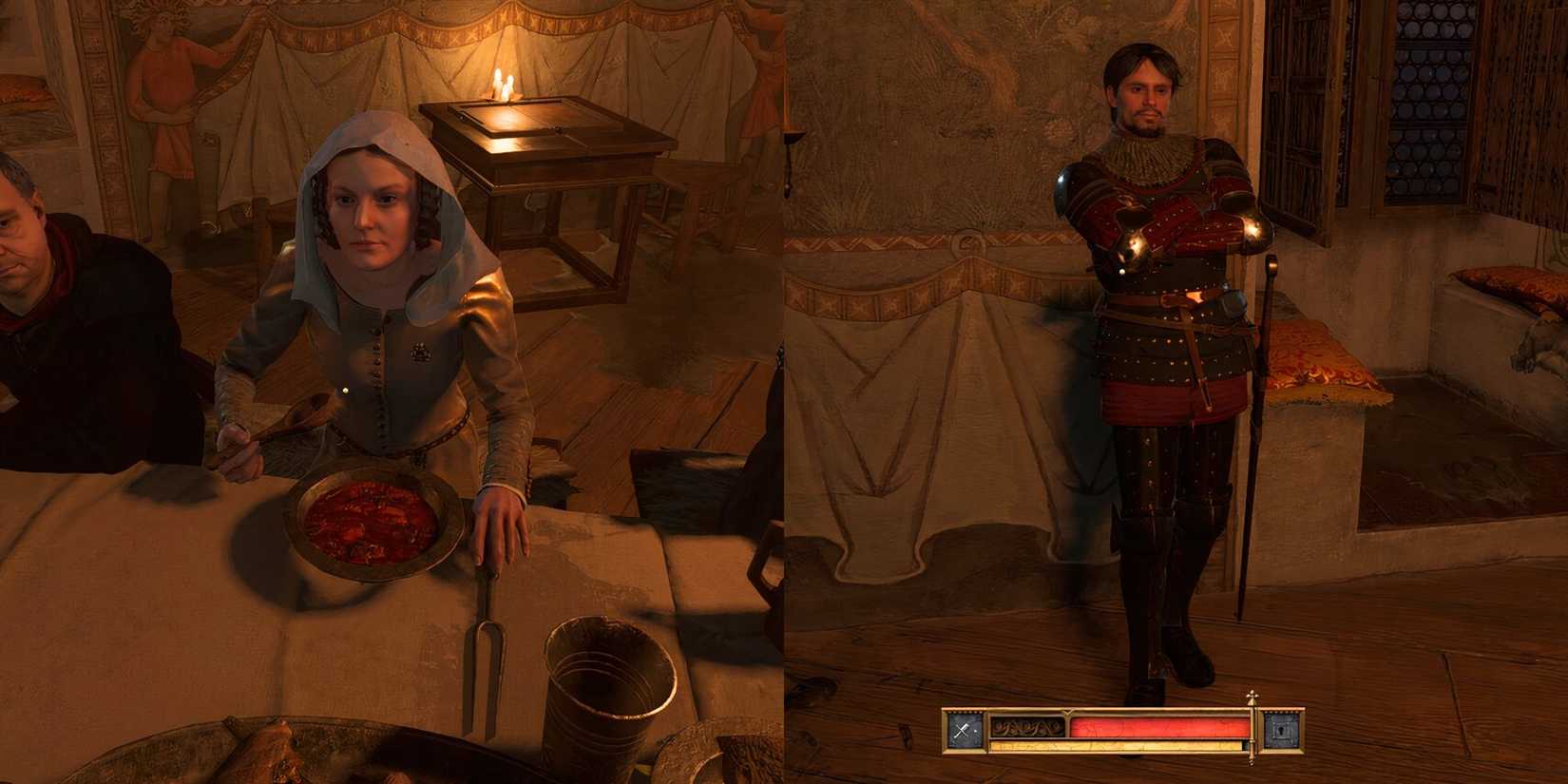Click the padlock keyhole icon

[x=1280, y=729]
